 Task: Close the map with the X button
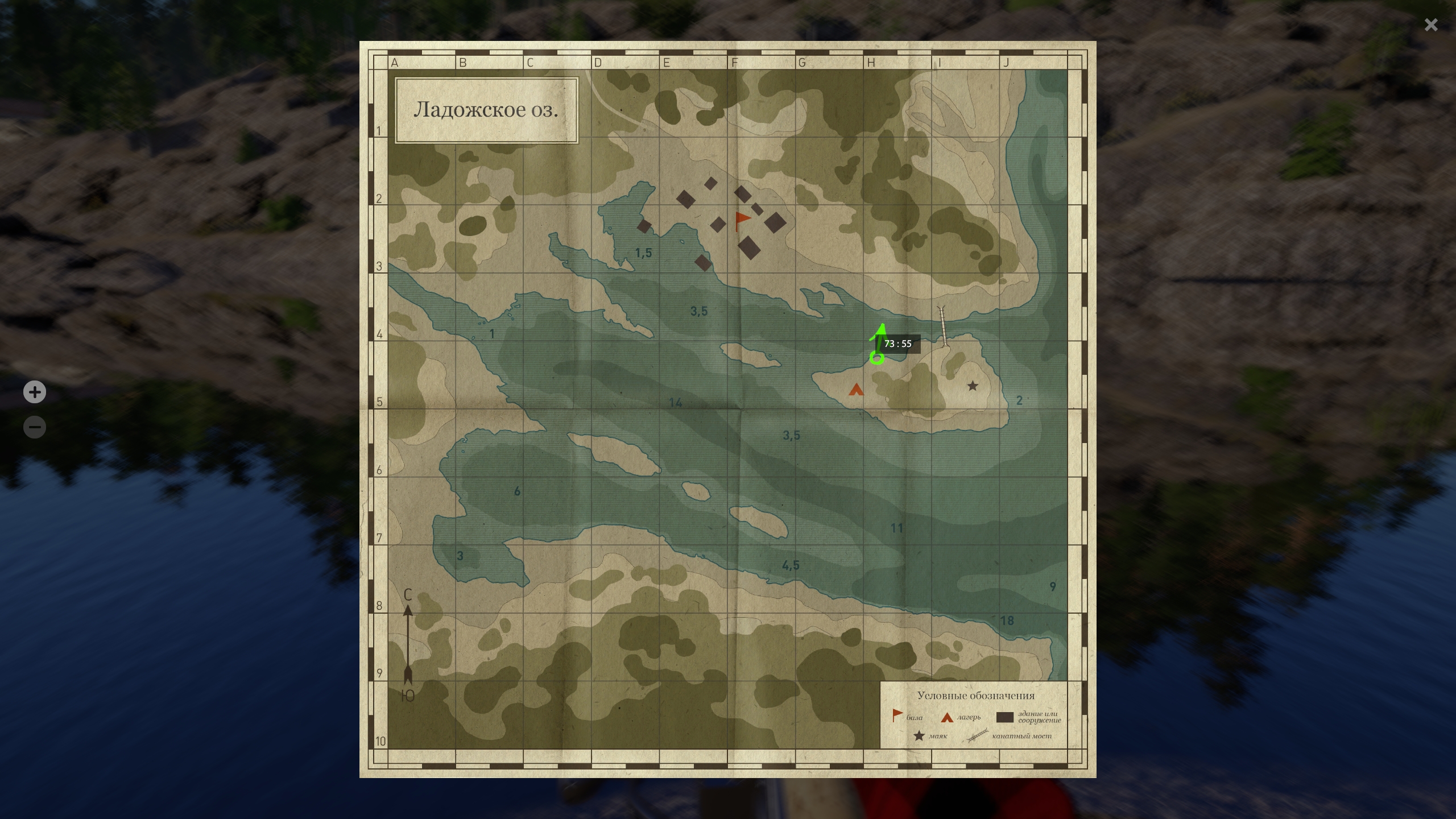pyautogui.click(x=1430, y=25)
